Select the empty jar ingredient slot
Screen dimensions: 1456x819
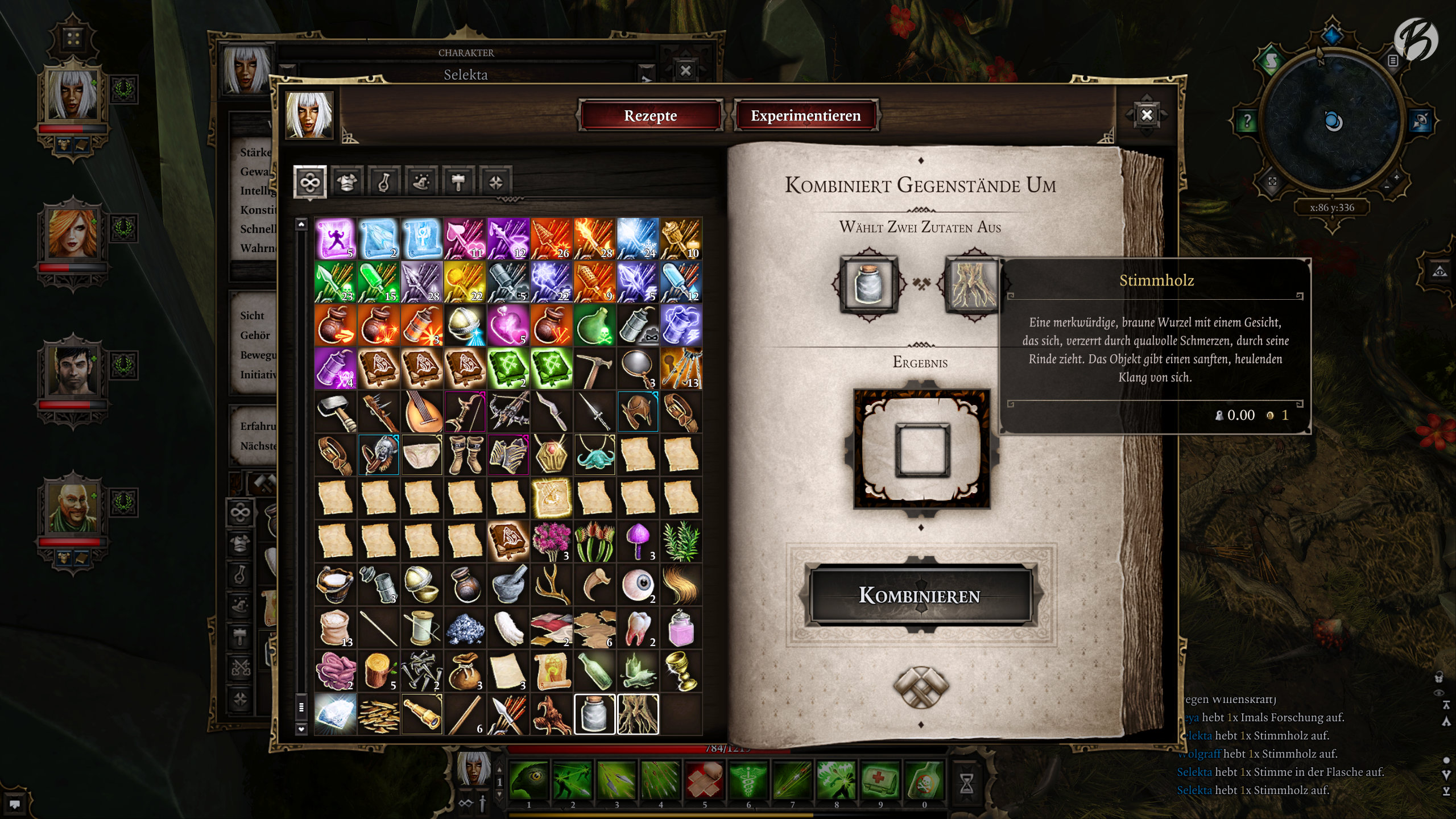868,283
